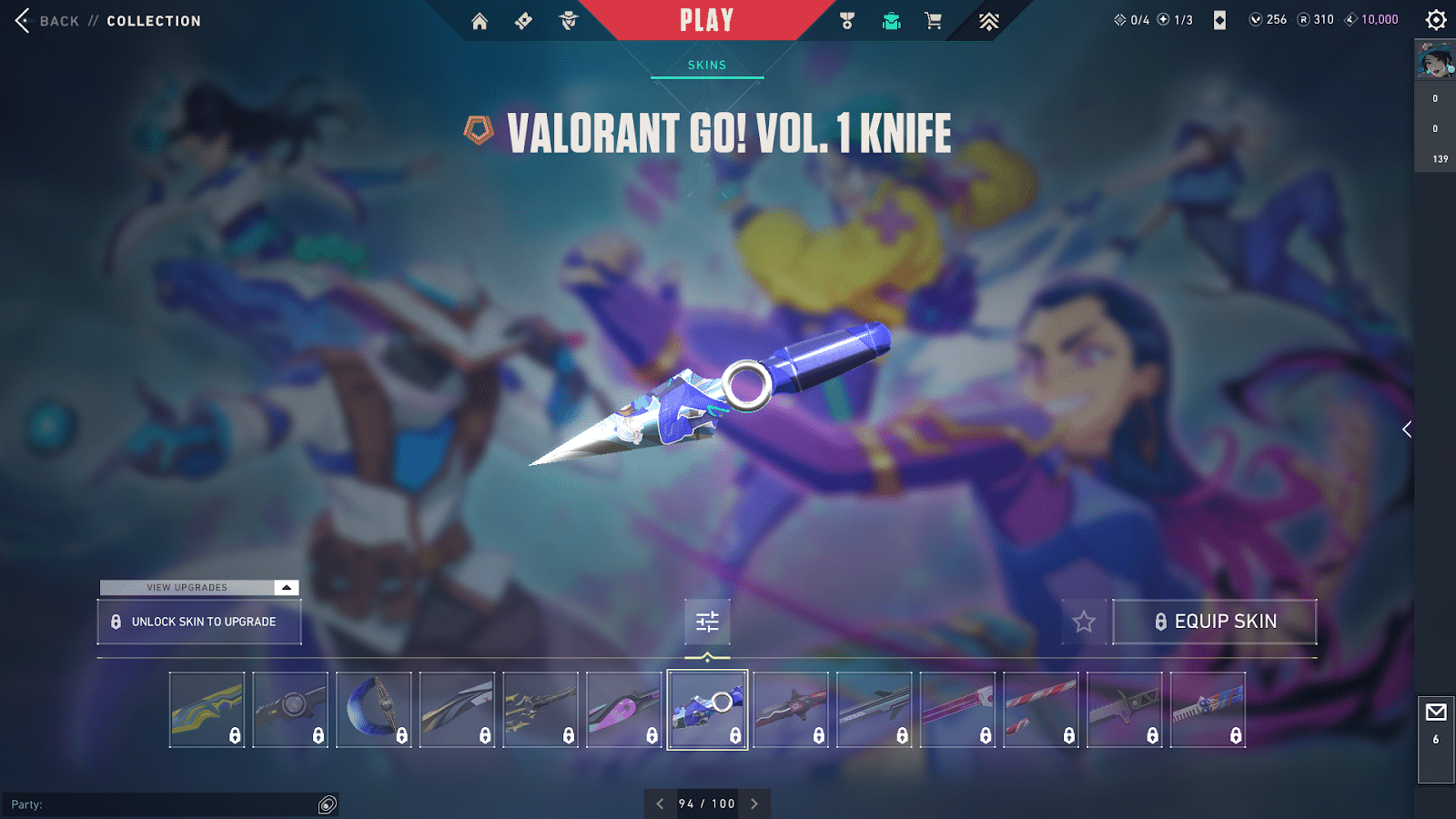Open the Store shopping cart
The height and width of the screenshot is (819, 1456).
934,21
